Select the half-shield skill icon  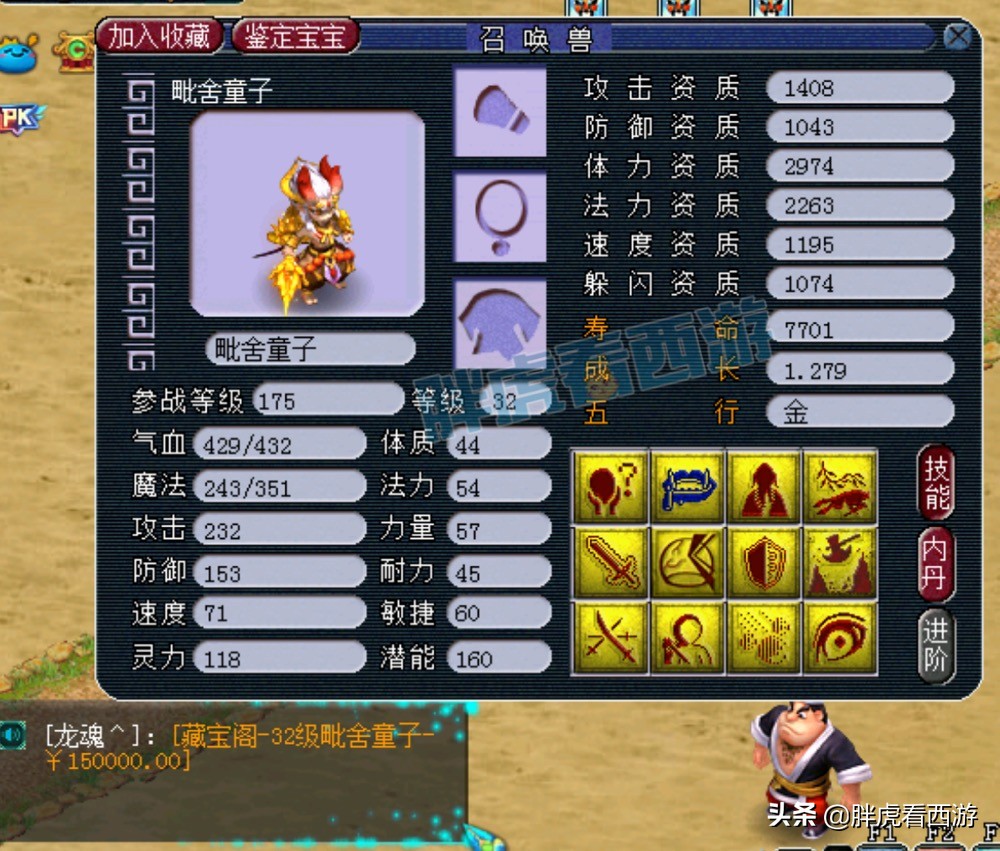763,561
